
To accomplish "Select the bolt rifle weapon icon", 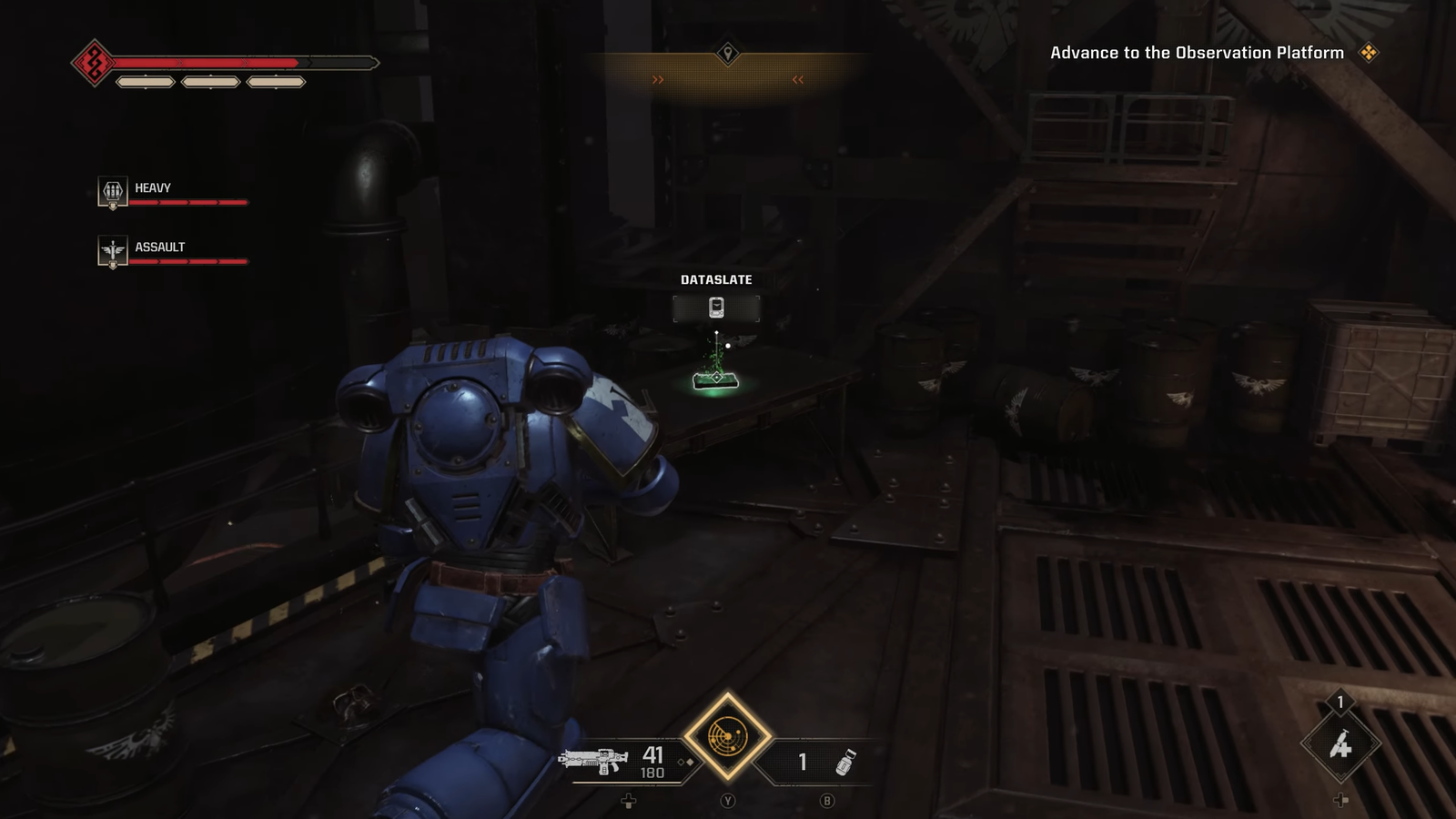I will [x=593, y=761].
